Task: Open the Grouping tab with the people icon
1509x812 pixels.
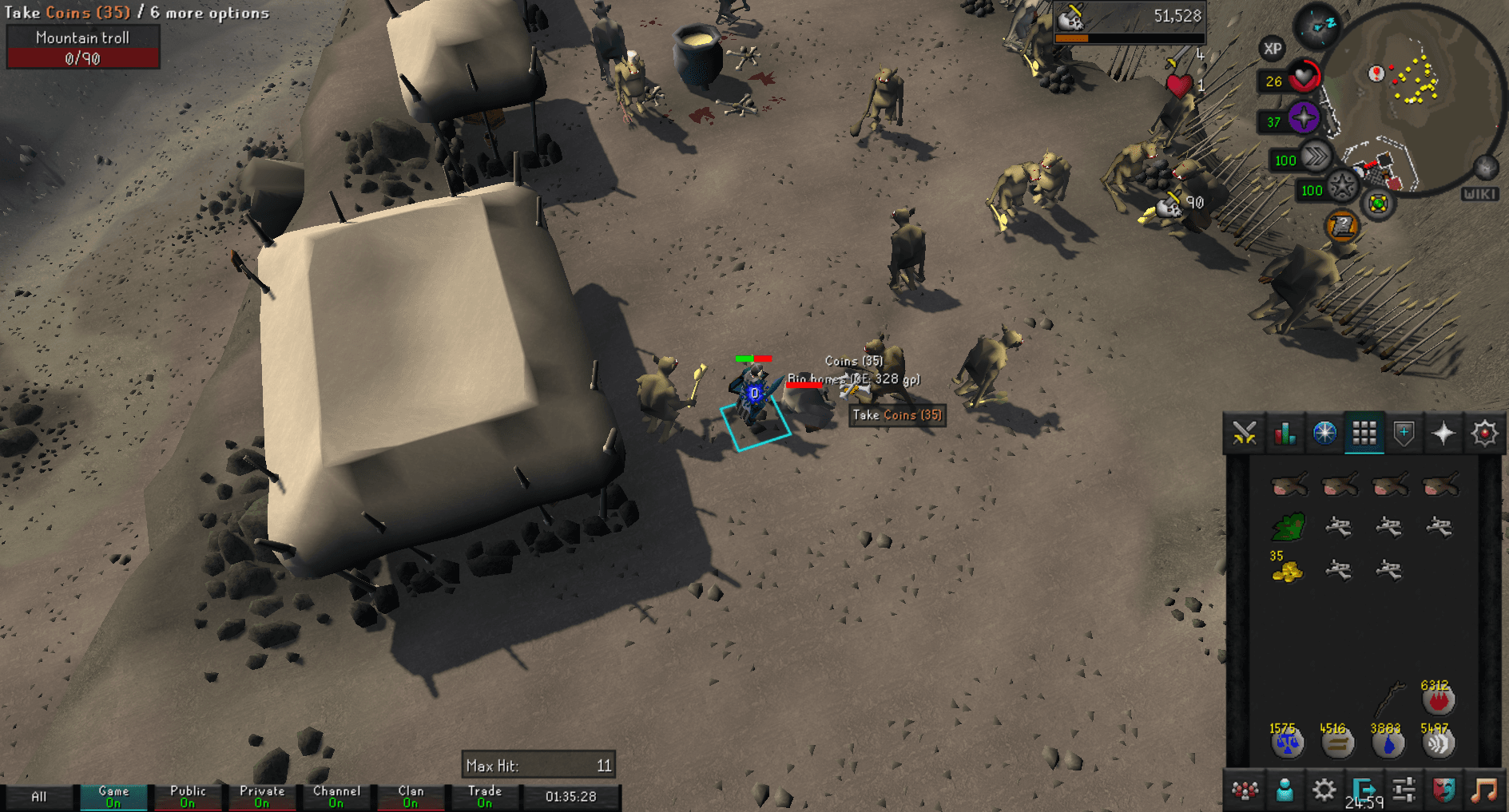Action: (x=1244, y=790)
